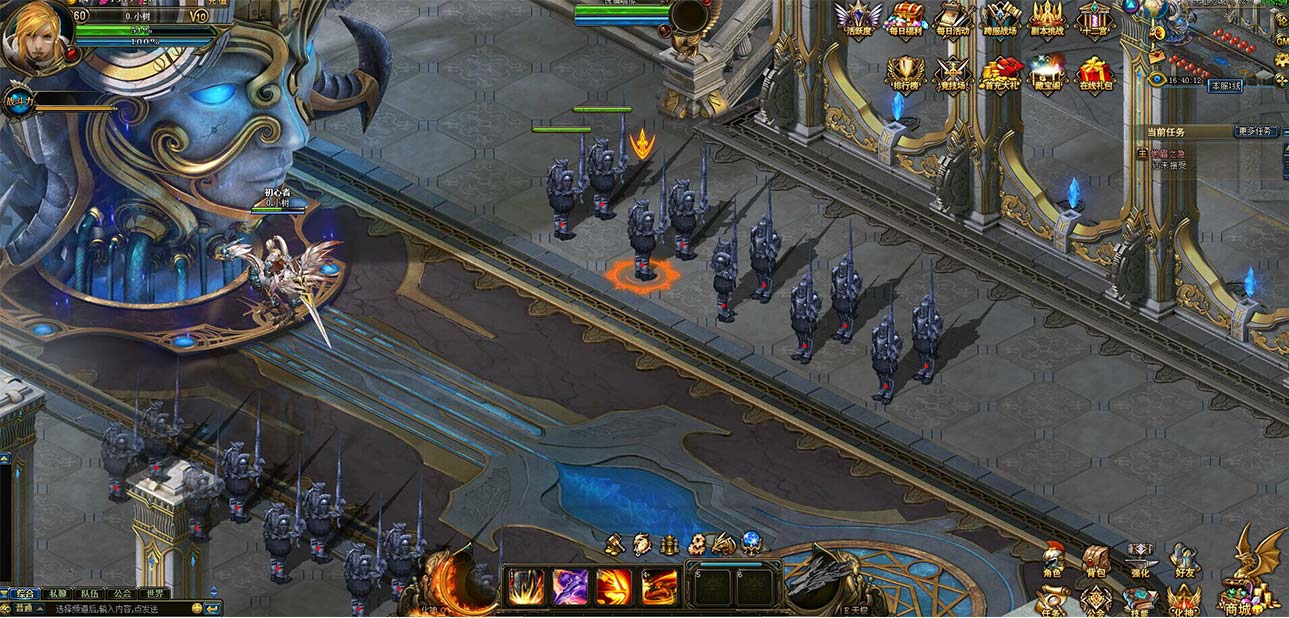Open the 背包 backpack inventory

click(1096, 561)
